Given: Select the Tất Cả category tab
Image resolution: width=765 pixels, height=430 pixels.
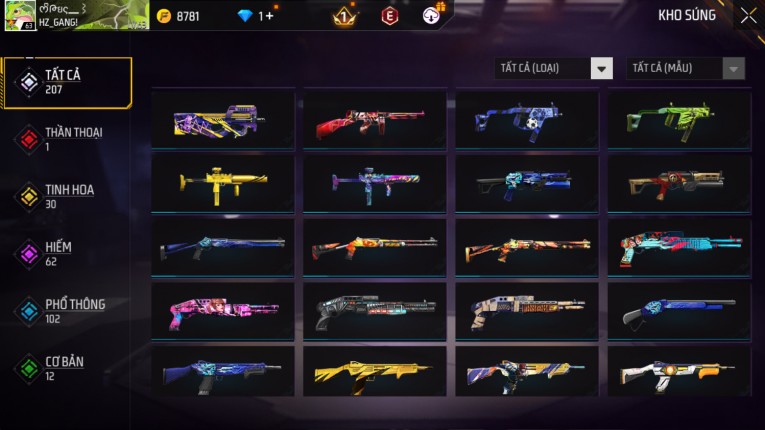Looking at the screenshot, I should 67,82.
